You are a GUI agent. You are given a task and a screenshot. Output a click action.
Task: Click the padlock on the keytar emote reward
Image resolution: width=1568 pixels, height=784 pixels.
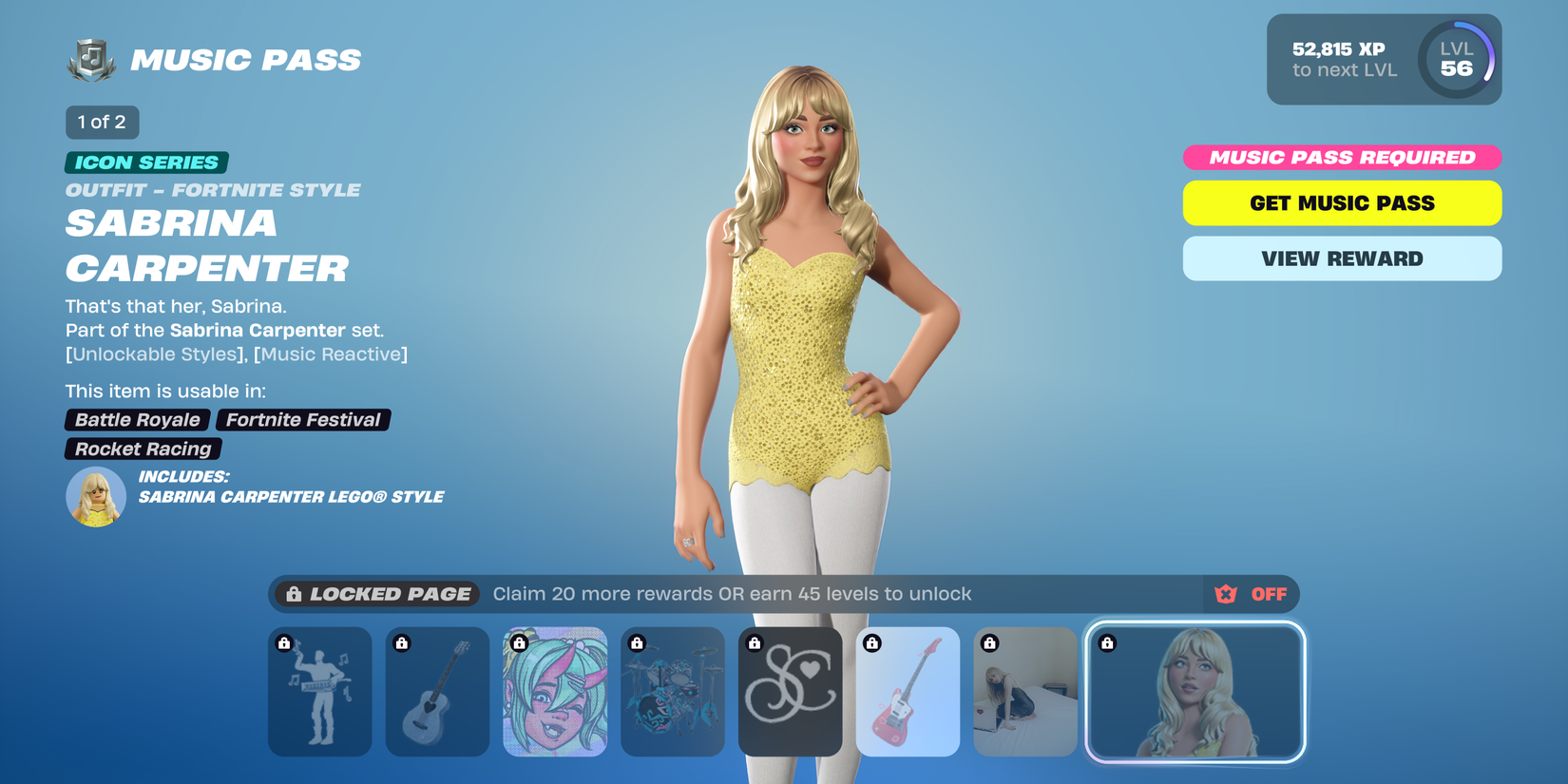pos(284,643)
